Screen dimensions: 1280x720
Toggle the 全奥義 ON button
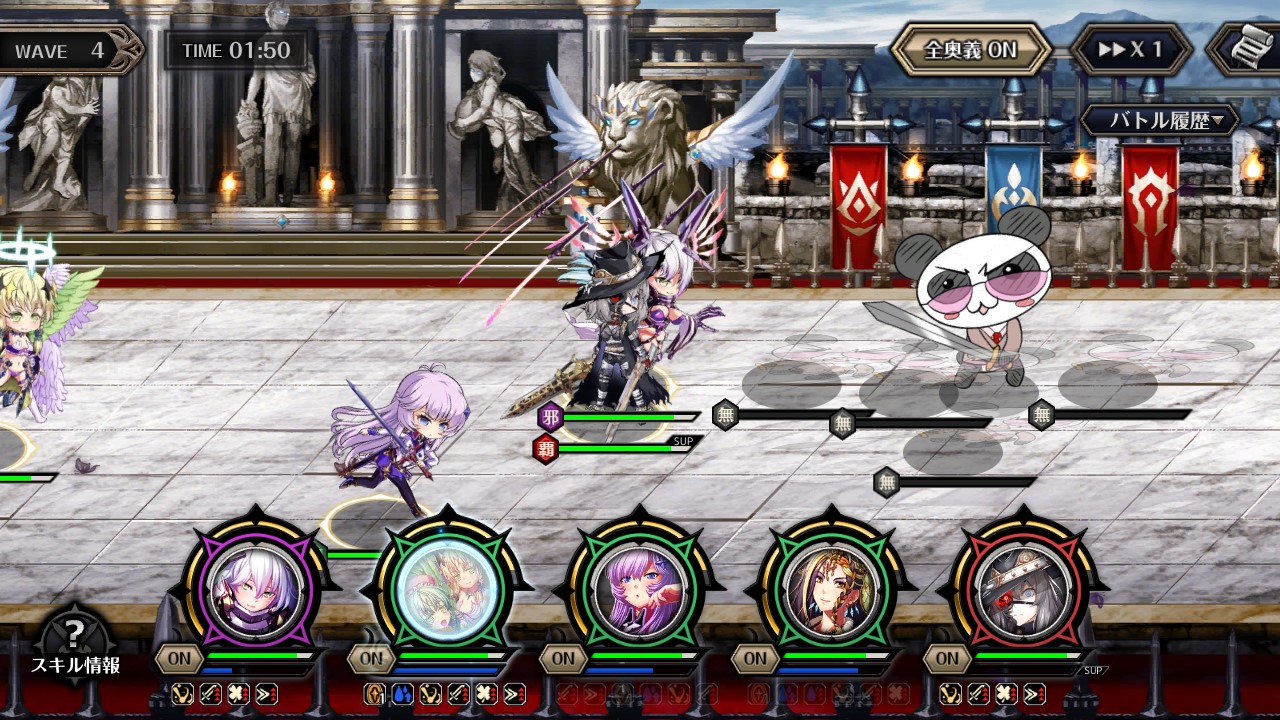pos(970,50)
